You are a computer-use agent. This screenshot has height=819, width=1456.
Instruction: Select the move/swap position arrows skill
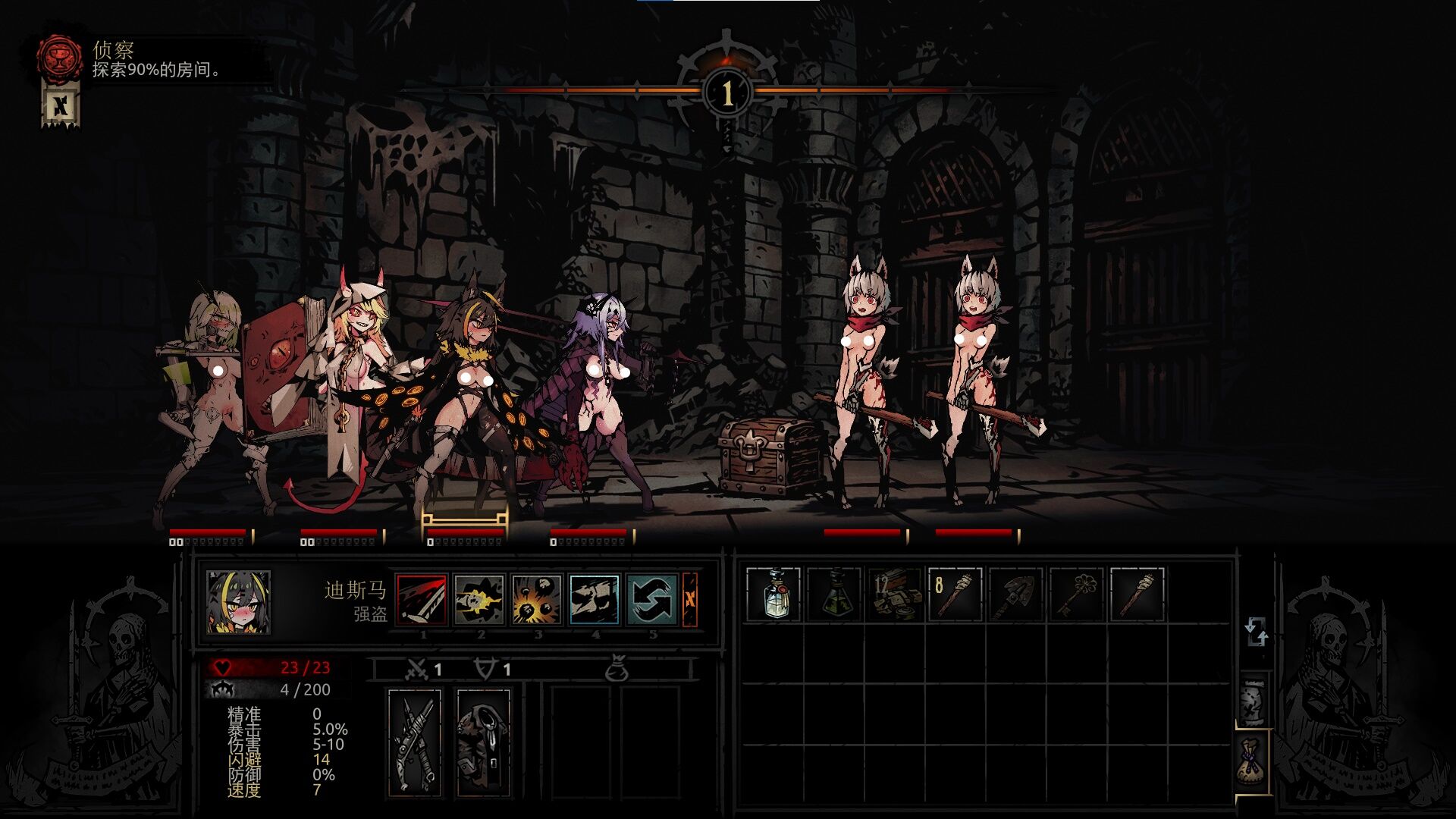pyautogui.click(x=651, y=600)
